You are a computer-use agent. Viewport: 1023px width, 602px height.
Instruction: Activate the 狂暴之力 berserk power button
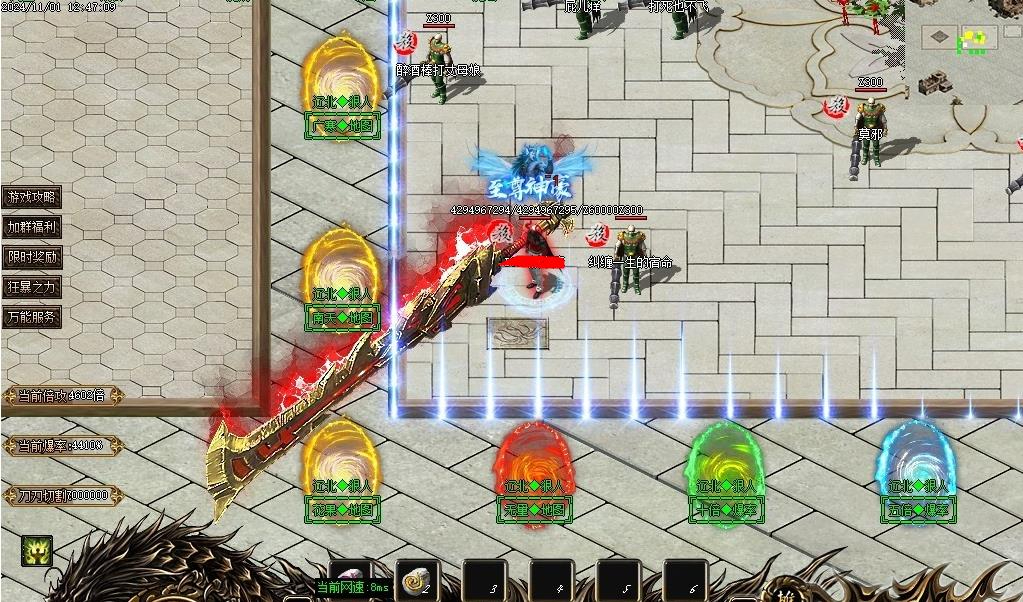click(32, 287)
